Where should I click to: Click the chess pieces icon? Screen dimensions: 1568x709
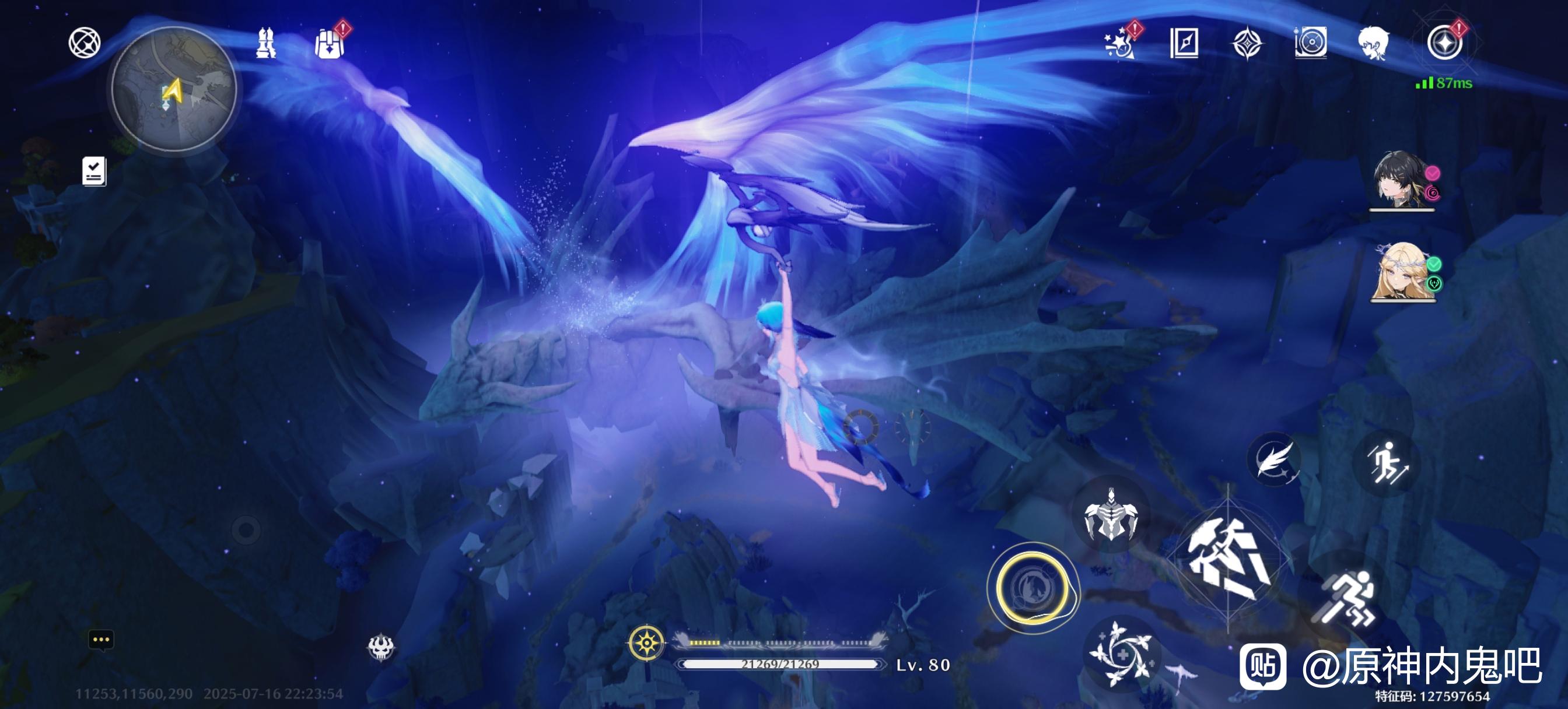[265, 43]
